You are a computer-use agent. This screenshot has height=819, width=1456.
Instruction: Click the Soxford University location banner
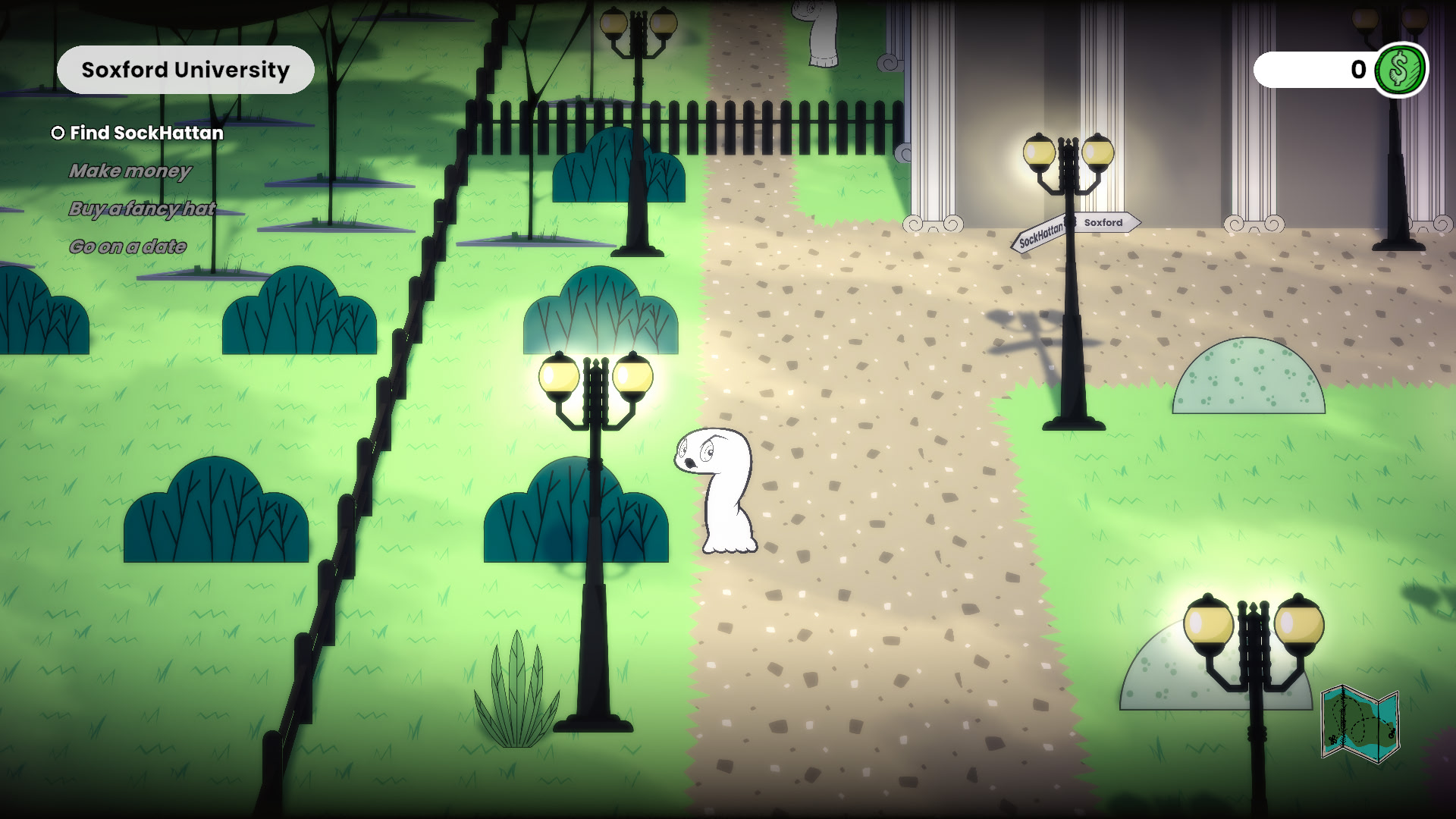point(184,69)
